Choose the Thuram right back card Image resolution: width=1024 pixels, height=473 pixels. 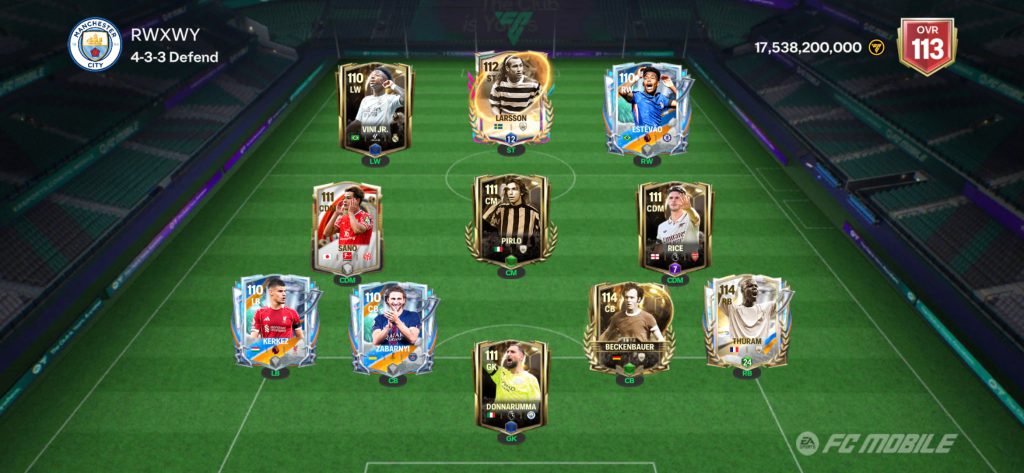pos(741,322)
